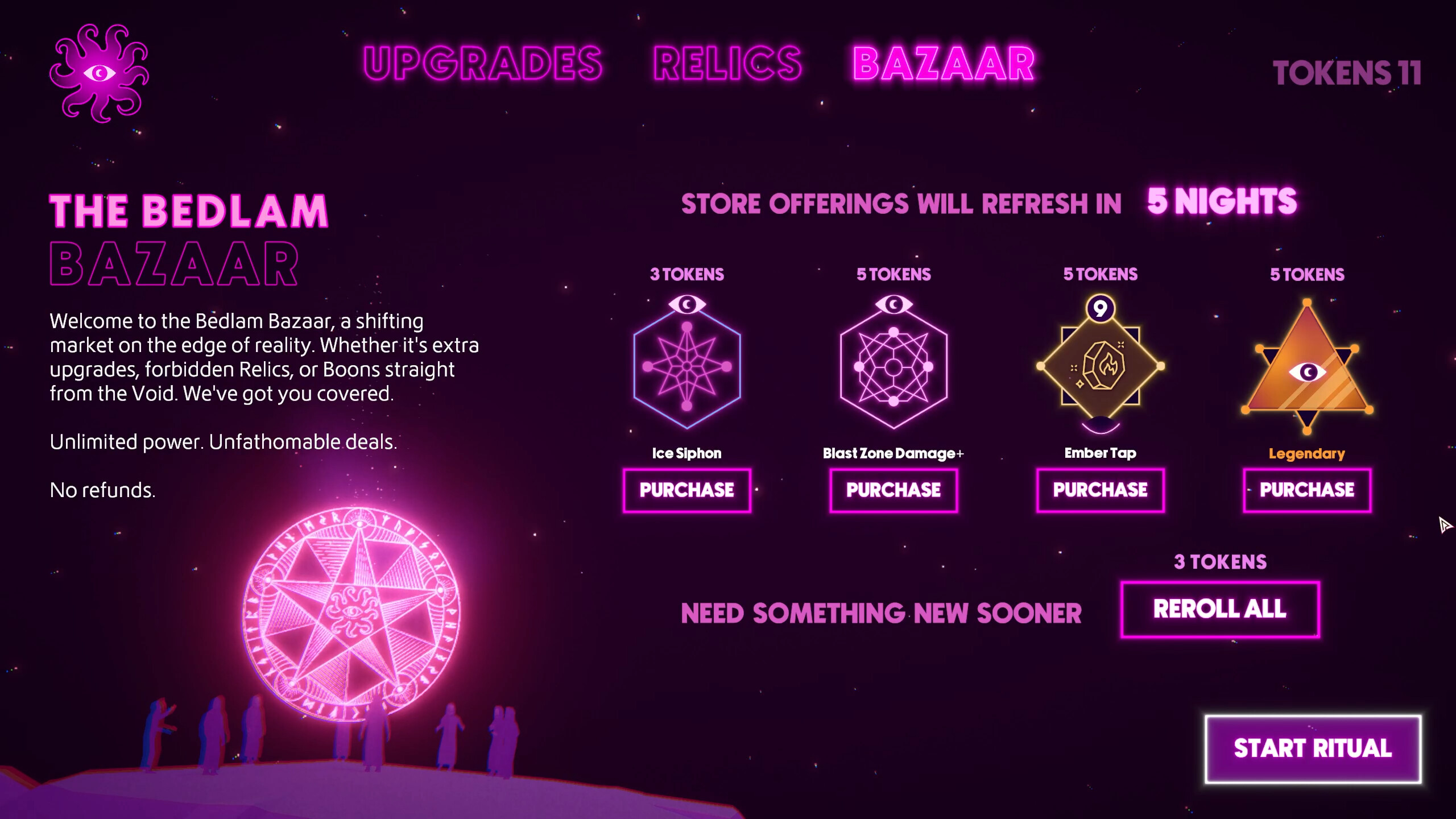Image resolution: width=1456 pixels, height=819 pixels.
Task: Click Reroll All for 3 tokens
Action: click(x=1221, y=608)
